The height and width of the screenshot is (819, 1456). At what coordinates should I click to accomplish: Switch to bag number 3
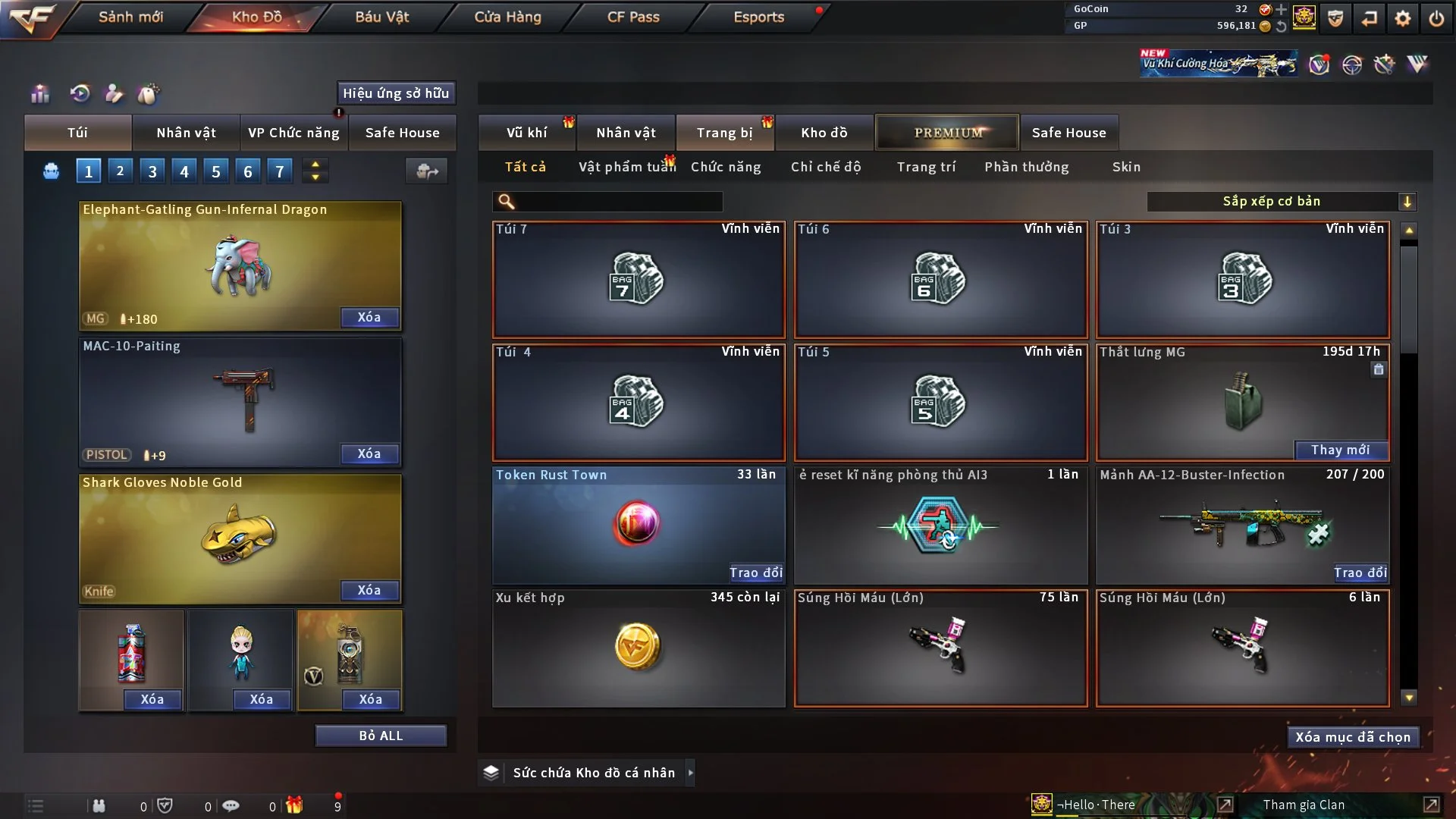[152, 171]
